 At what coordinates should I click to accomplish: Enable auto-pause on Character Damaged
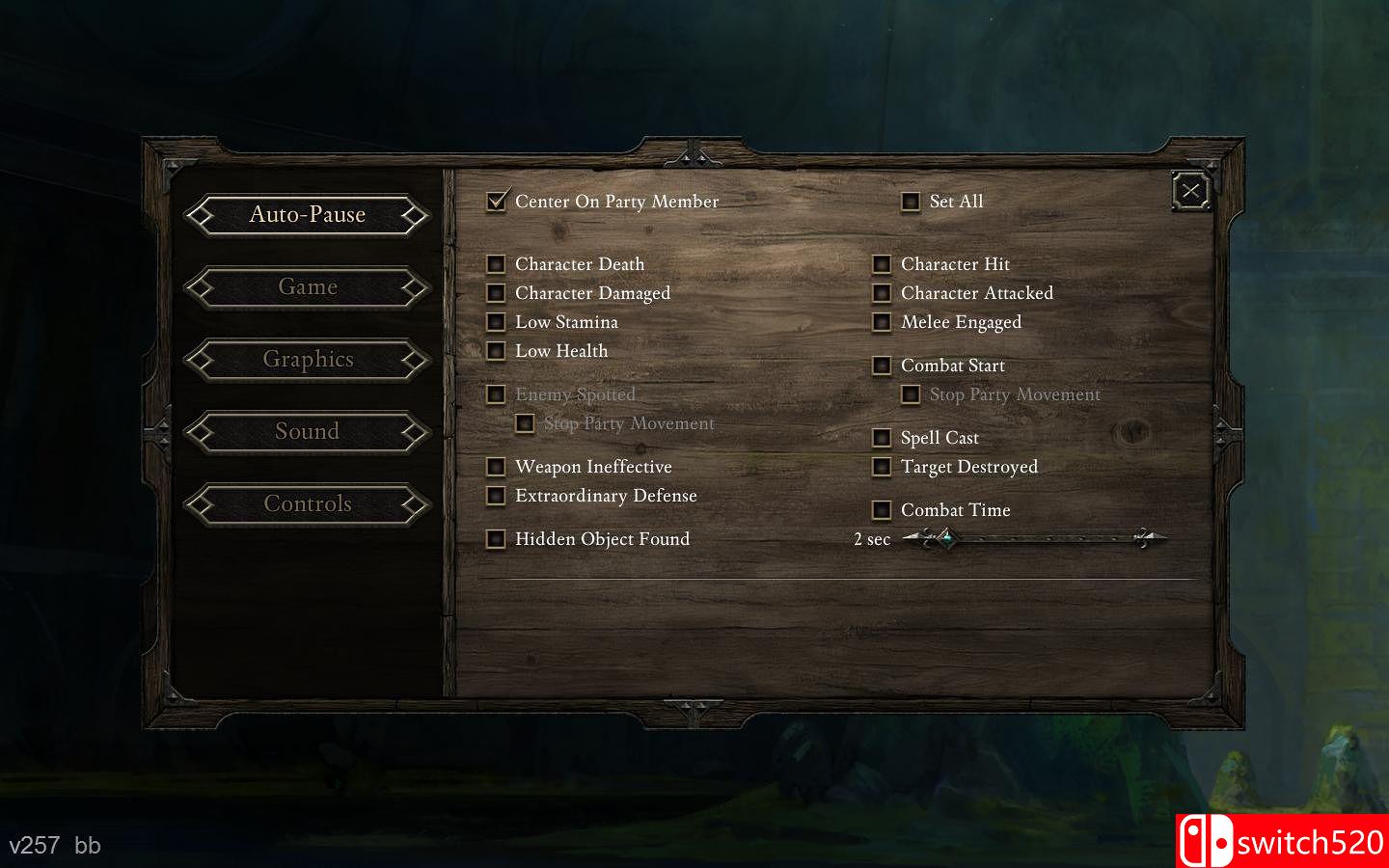click(497, 293)
